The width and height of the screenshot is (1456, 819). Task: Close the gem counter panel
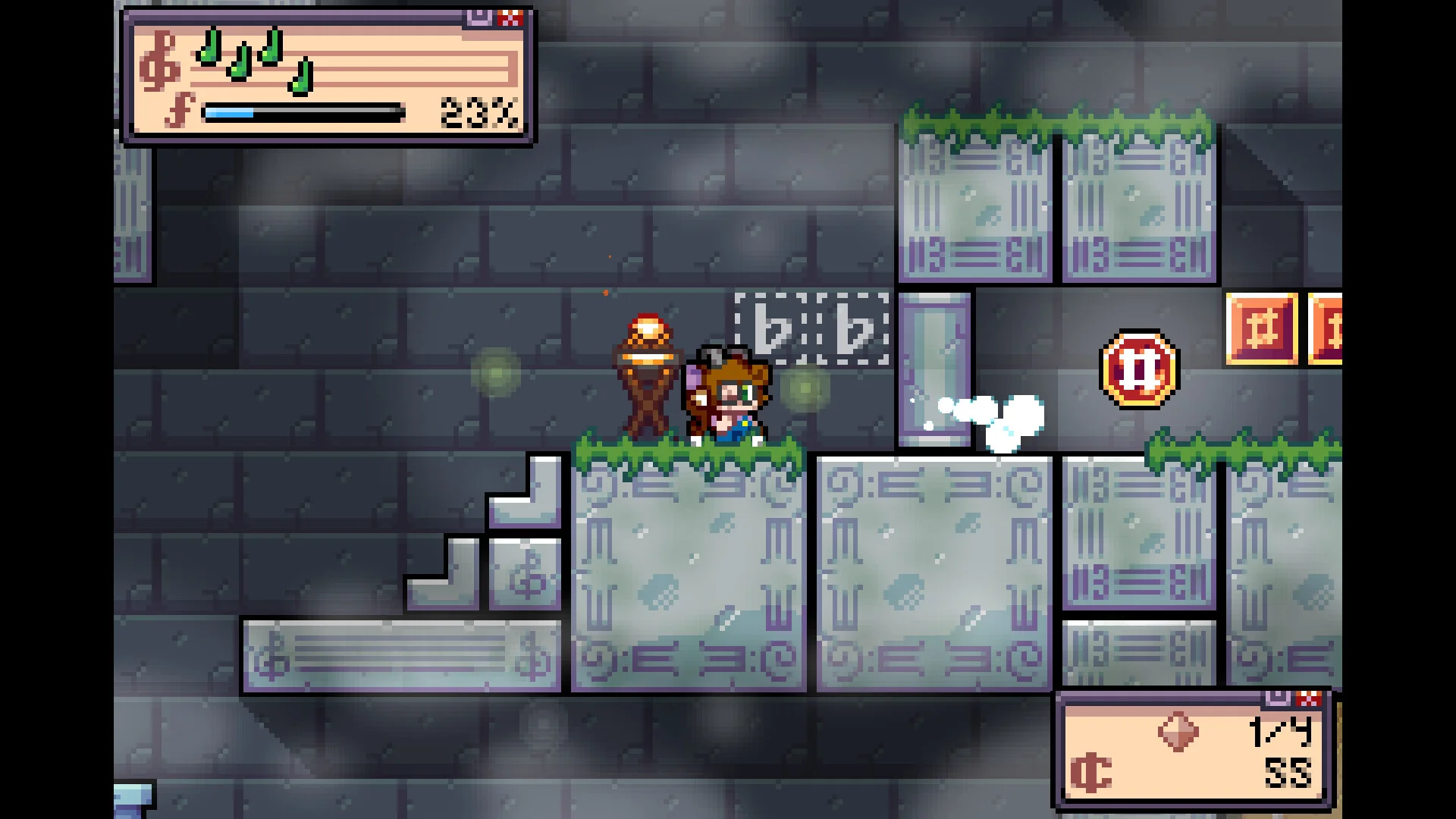tap(1308, 698)
